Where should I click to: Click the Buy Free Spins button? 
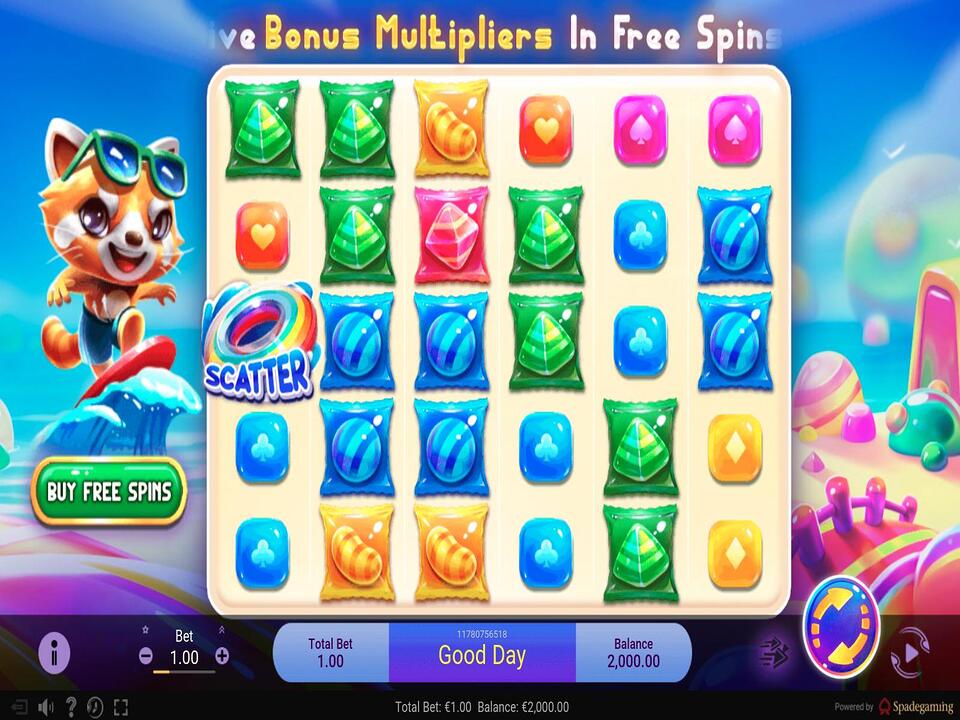109,492
